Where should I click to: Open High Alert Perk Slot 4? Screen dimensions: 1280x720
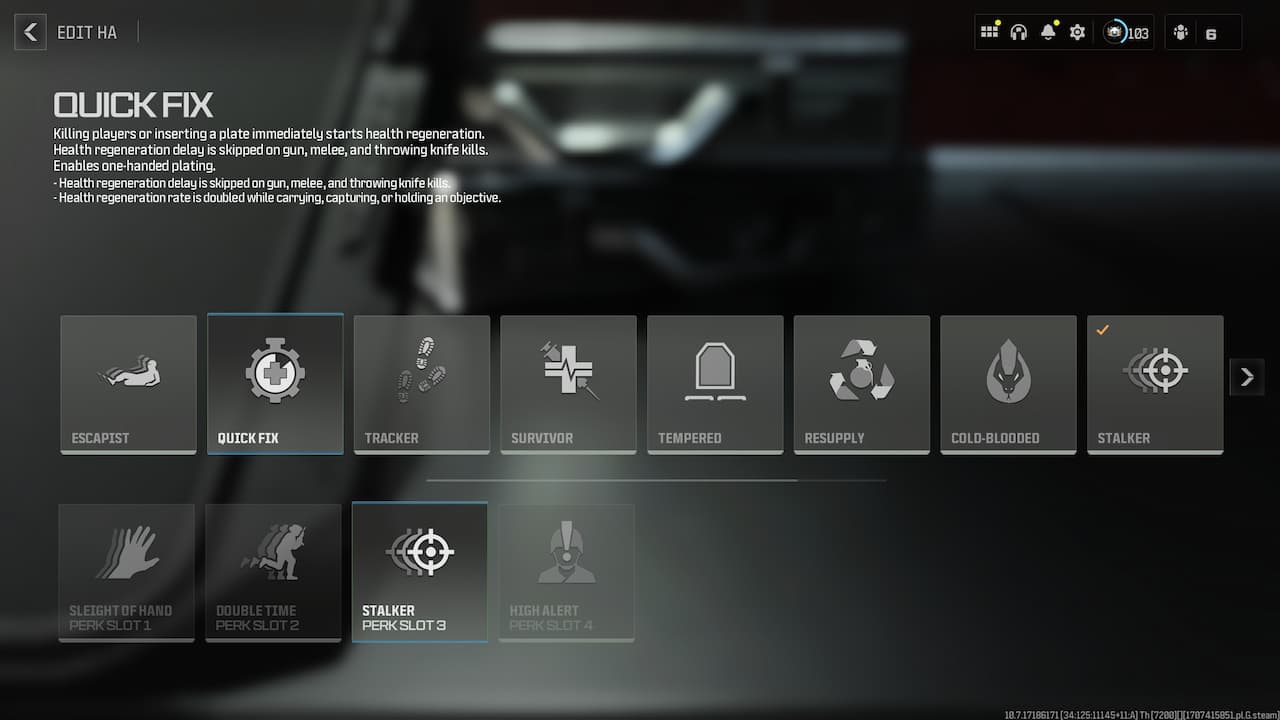coord(566,571)
